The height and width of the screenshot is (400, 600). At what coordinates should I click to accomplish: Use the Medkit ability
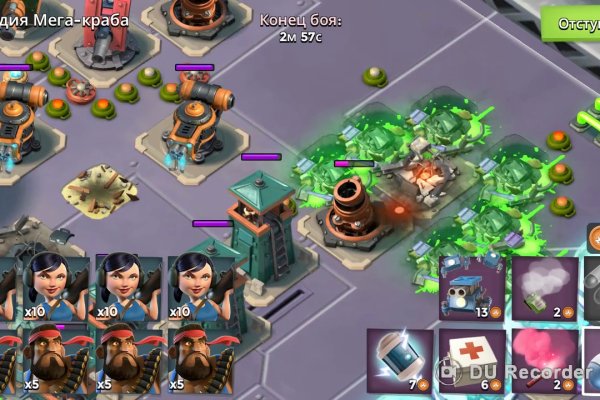click(x=471, y=358)
